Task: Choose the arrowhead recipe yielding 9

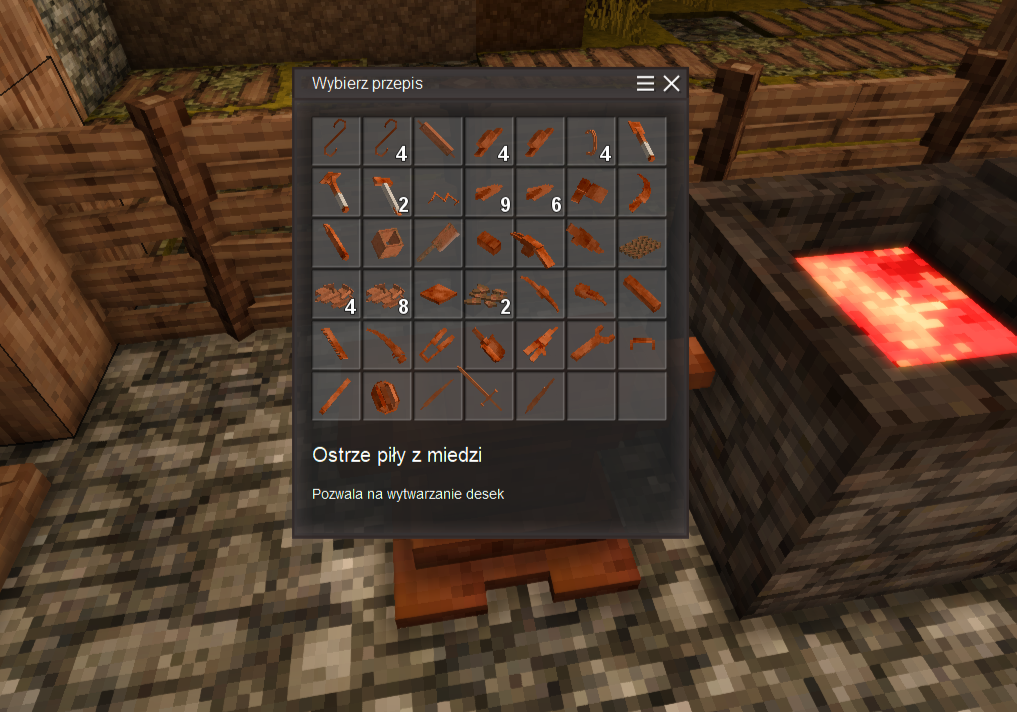Action: click(x=490, y=193)
